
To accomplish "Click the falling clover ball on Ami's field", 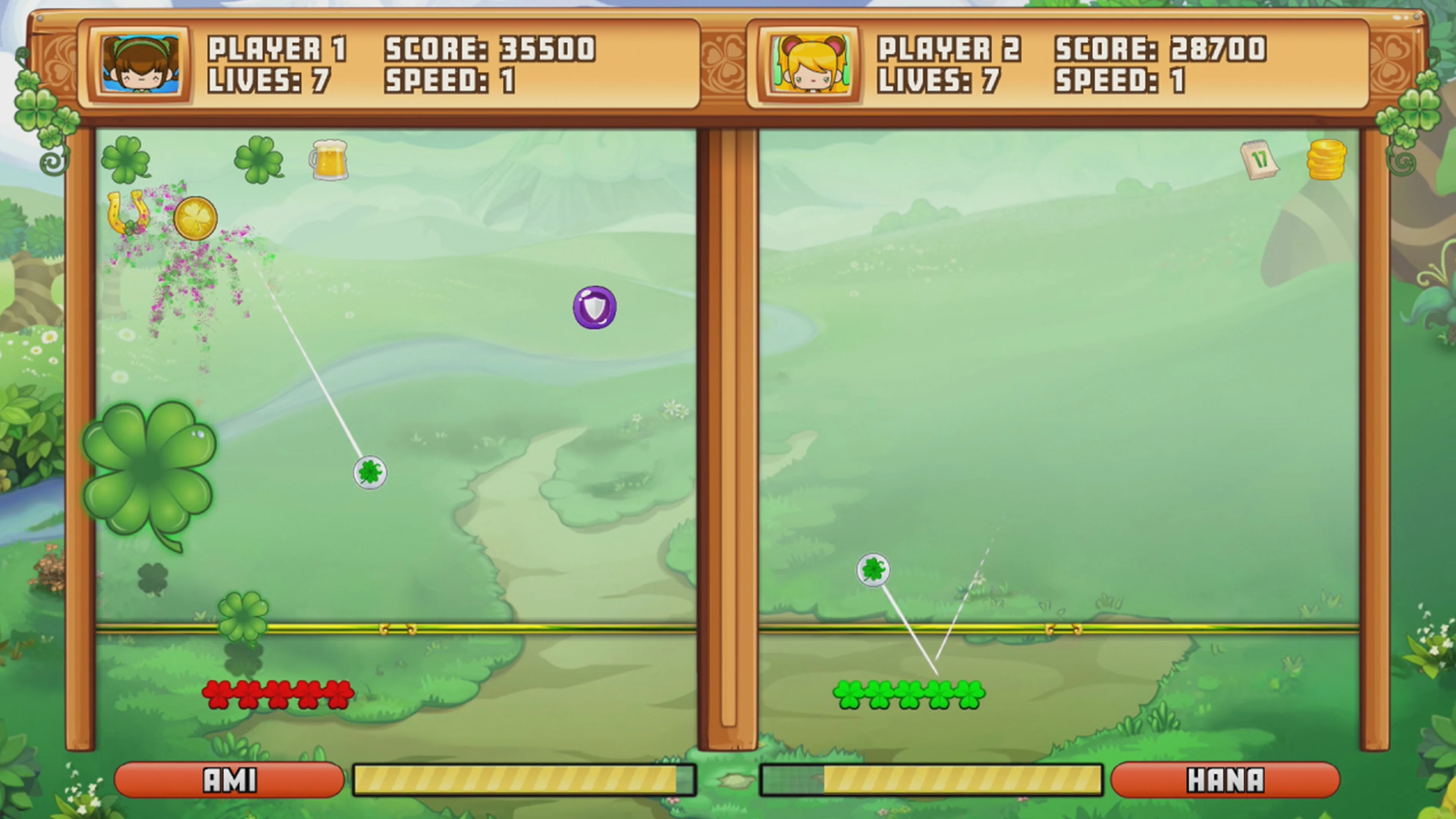I will coord(370,473).
